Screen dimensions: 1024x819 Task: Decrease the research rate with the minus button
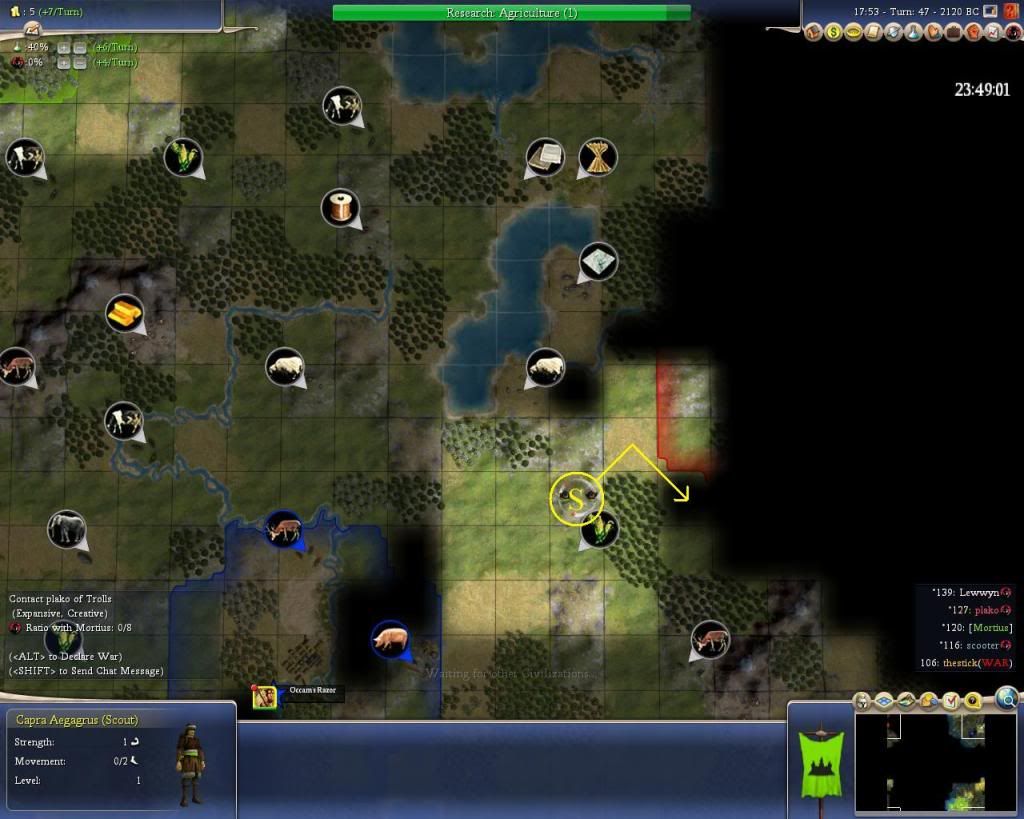79,47
